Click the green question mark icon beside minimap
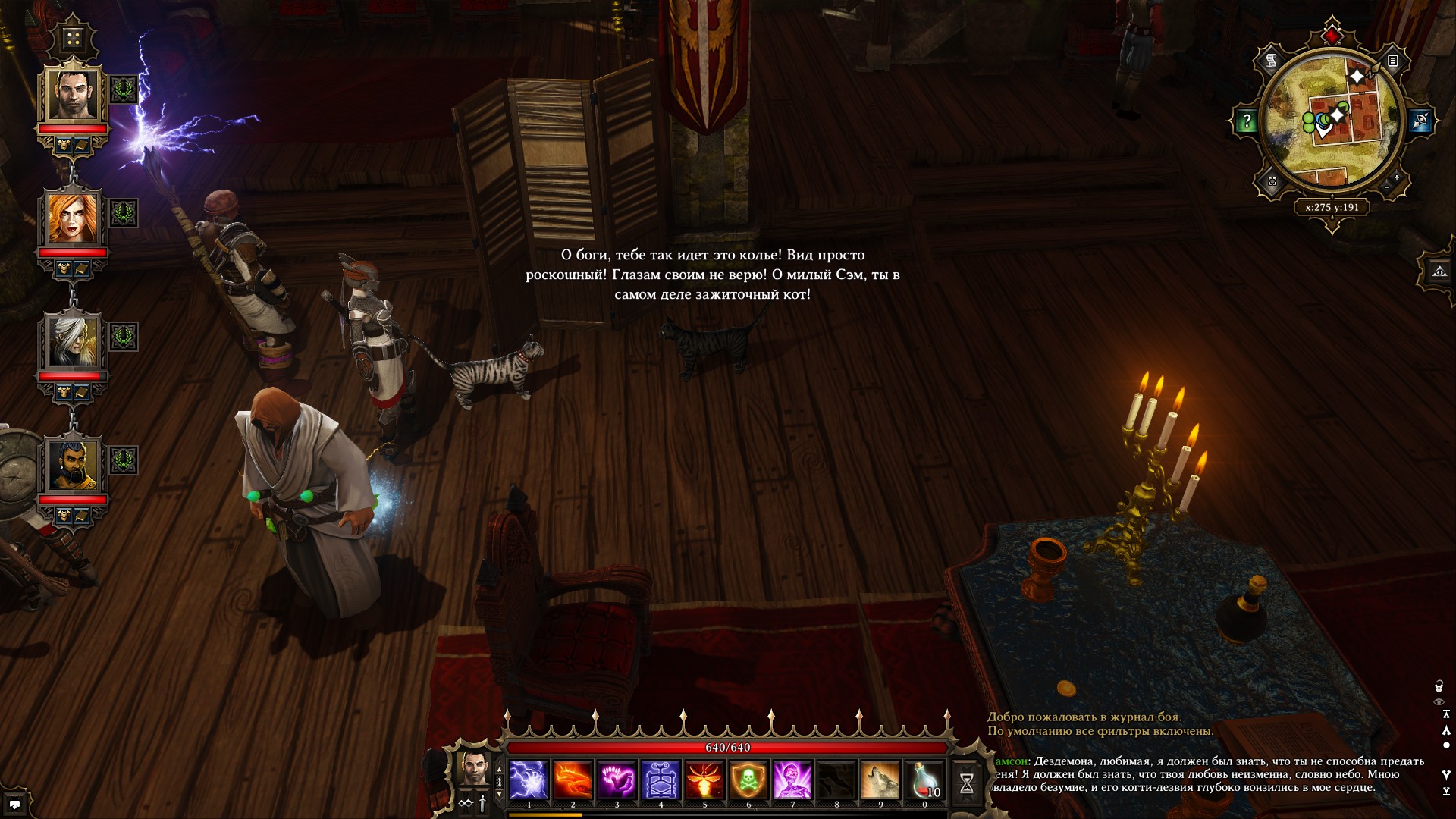This screenshot has height=819, width=1456. click(1247, 121)
